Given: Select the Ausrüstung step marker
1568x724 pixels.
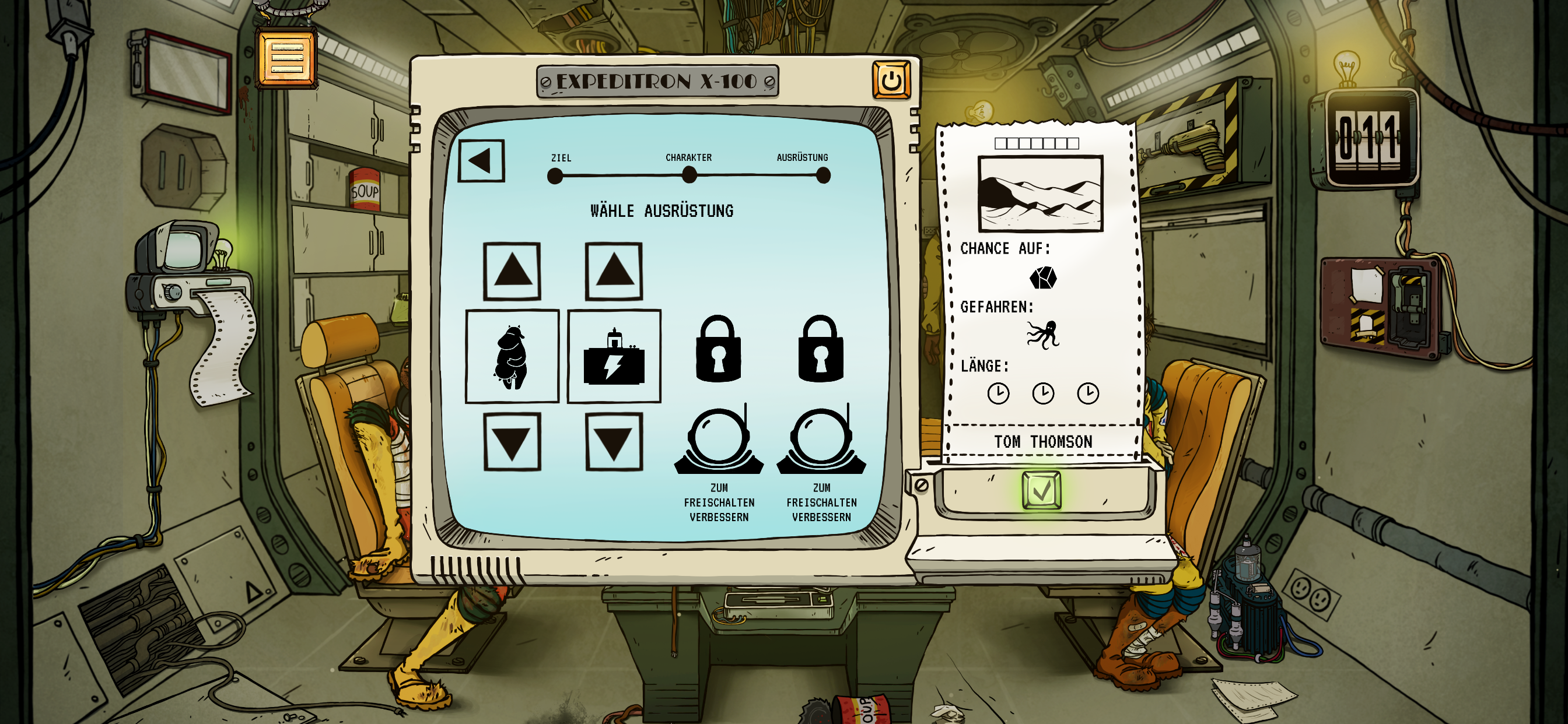Looking at the screenshot, I should coord(823,175).
